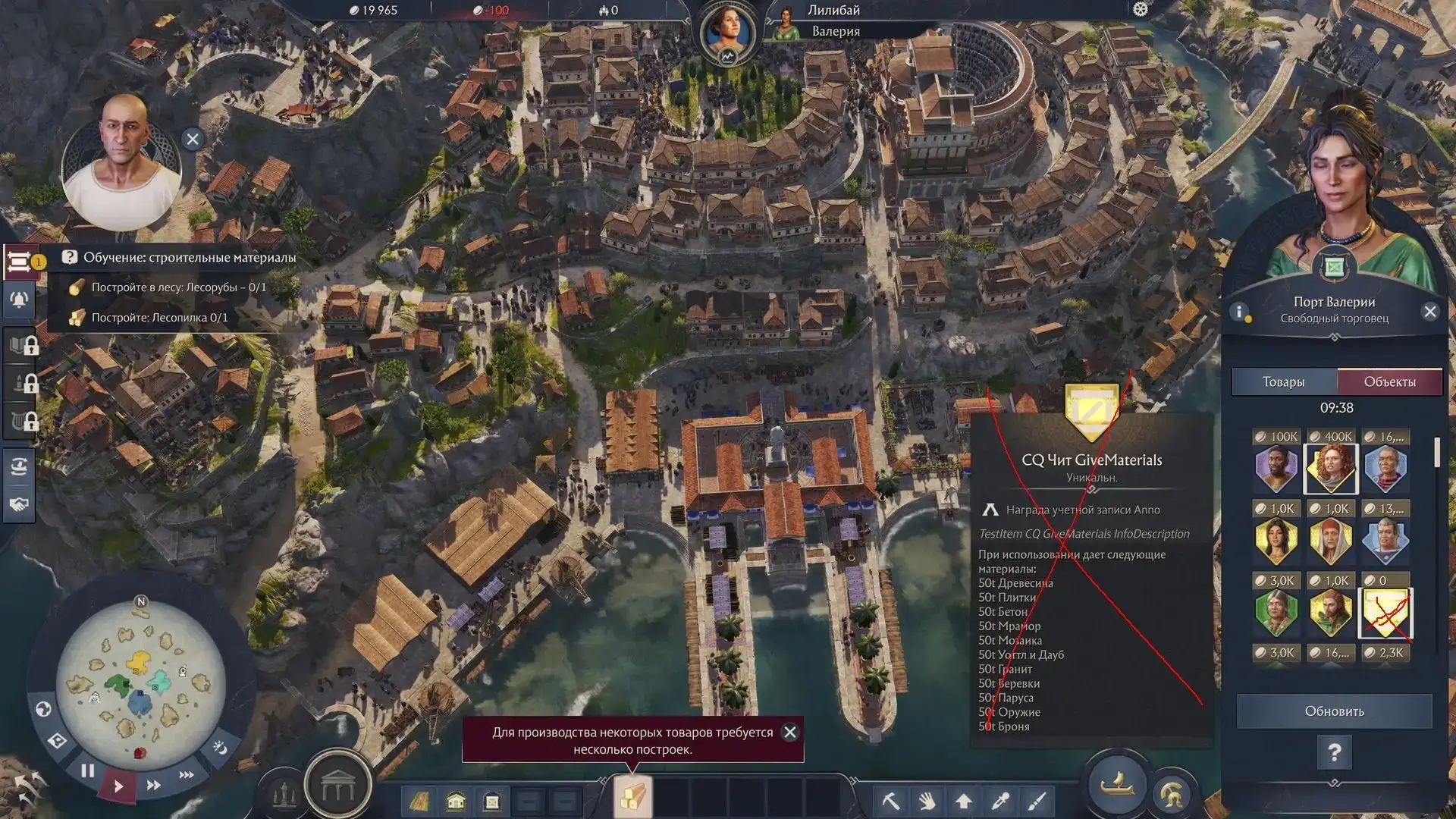This screenshot has width=1456, height=819.
Task: Select the pickaxe demolish tool
Action: (x=890, y=801)
